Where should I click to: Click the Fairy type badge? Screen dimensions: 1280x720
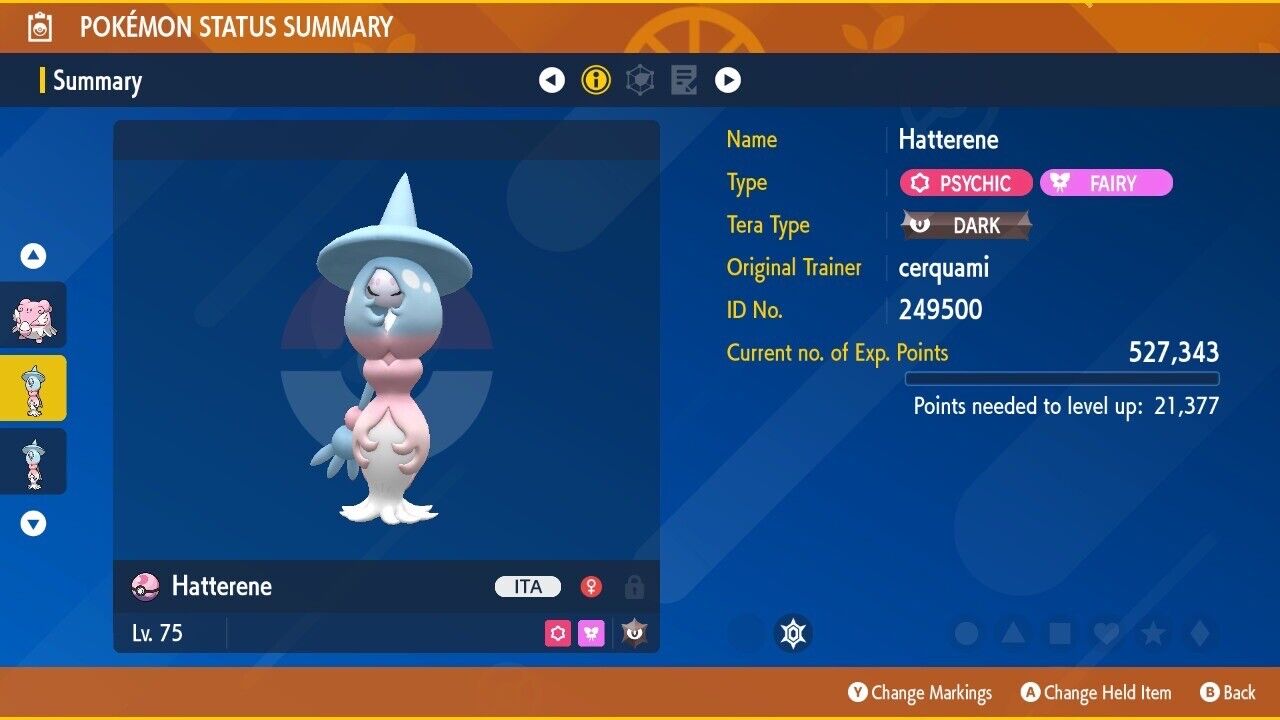click(x=1106, y=183)
